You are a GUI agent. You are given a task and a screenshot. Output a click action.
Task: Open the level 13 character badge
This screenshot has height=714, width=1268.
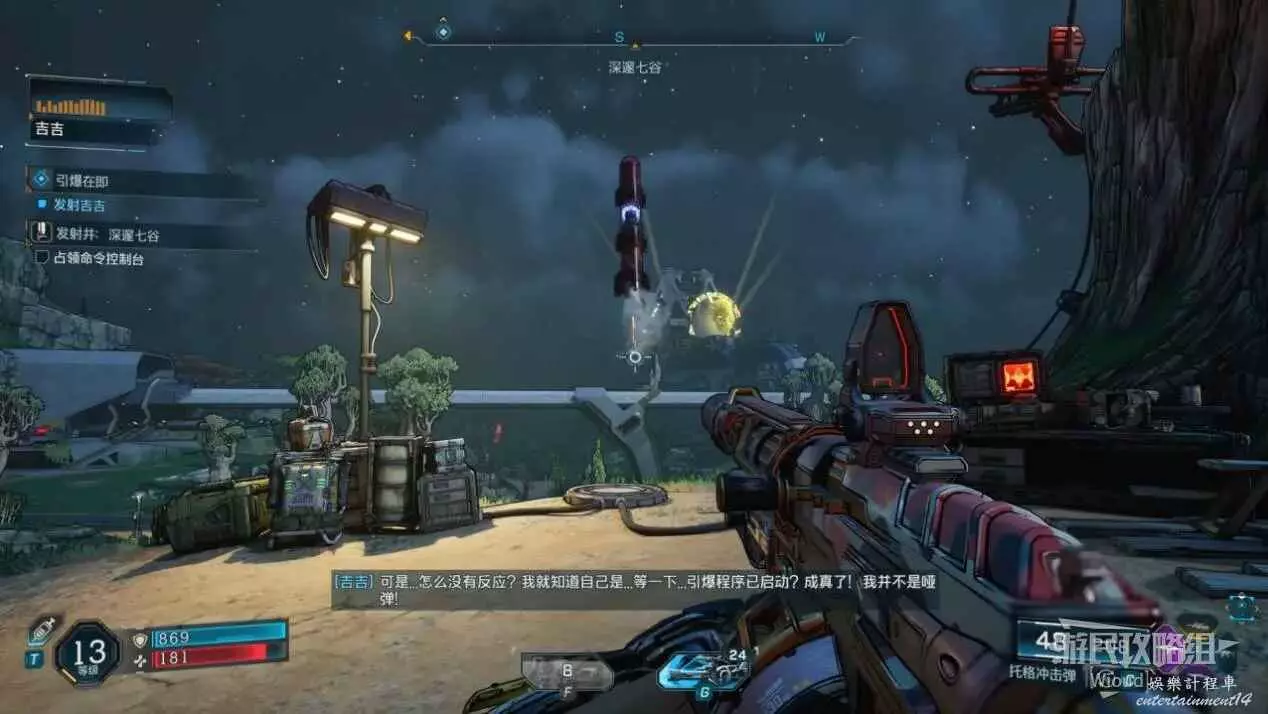(x=87, y=653)
